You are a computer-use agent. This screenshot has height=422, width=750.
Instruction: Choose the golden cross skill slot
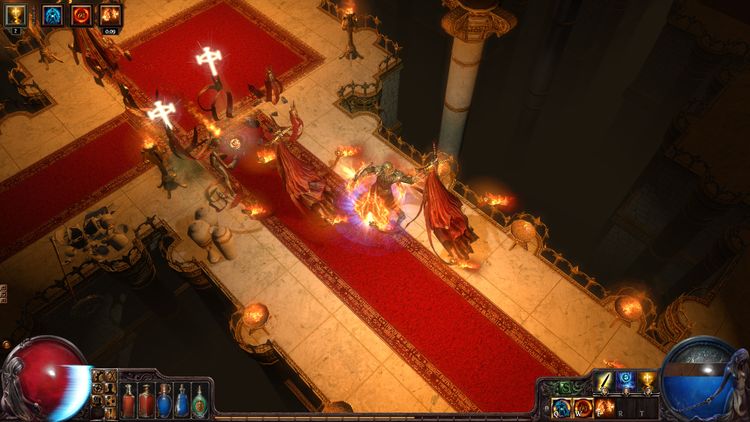tap(647, 381)
